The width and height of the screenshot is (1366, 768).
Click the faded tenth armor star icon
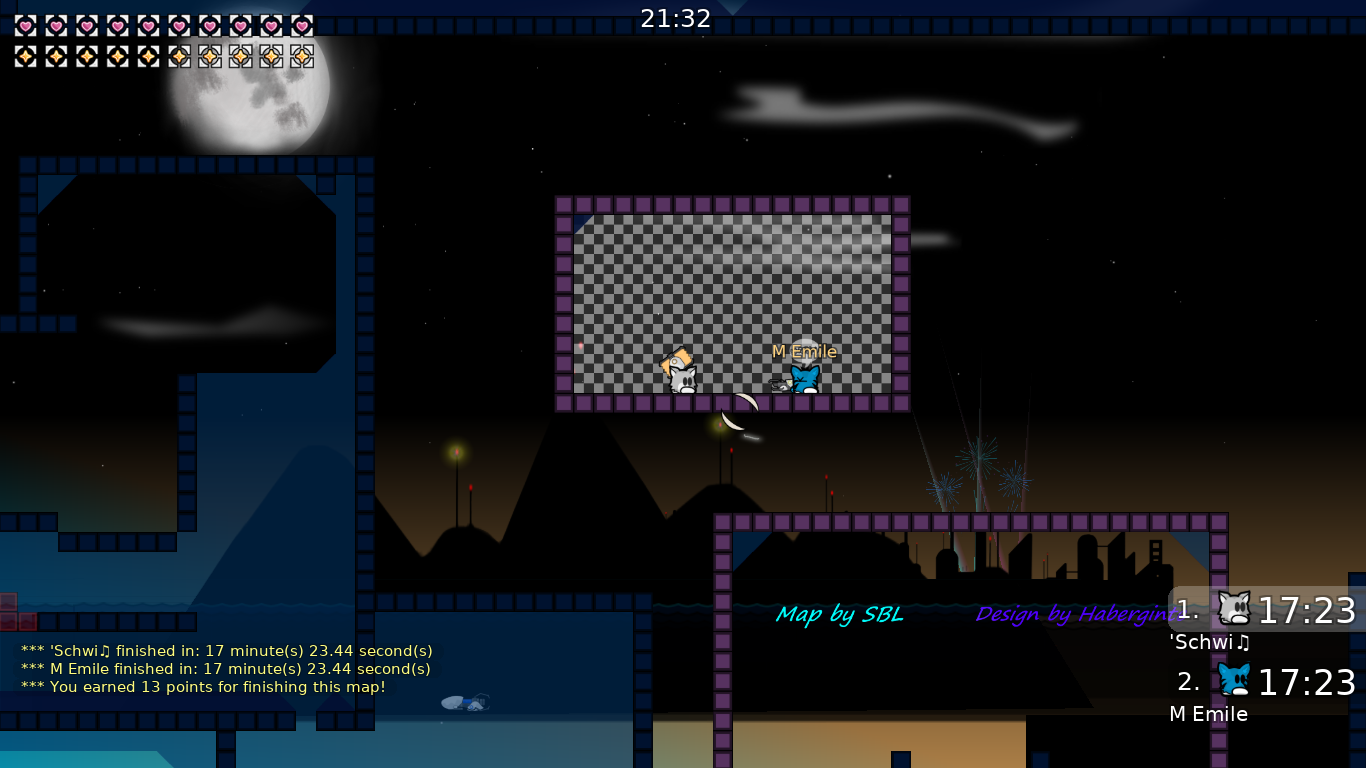click(301, 57)
